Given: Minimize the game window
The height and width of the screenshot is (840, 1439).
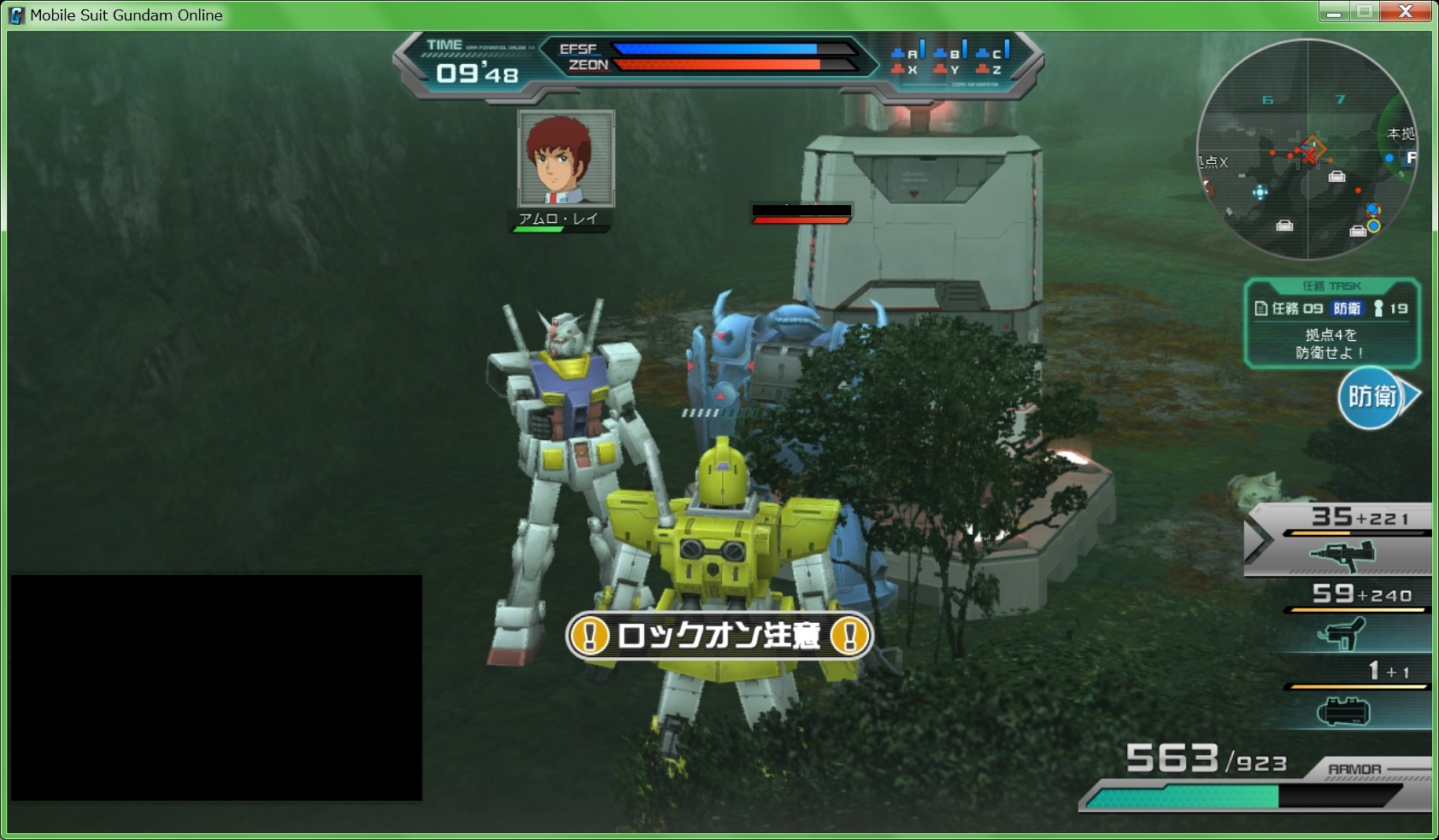Looking at the screenshot, I should (1334, 12).
